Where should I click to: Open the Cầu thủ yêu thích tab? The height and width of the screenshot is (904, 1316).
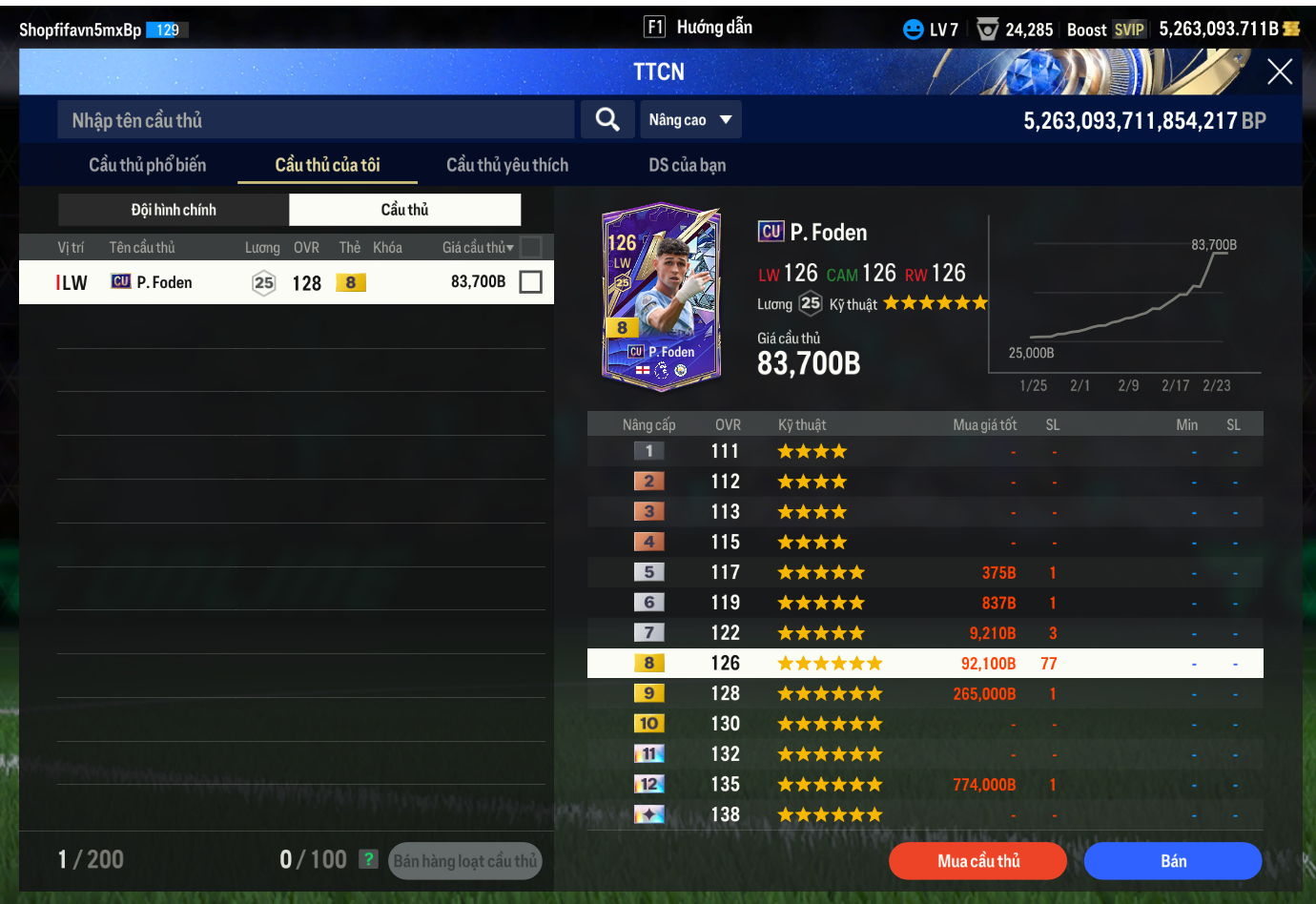click(x=506, y=165)
